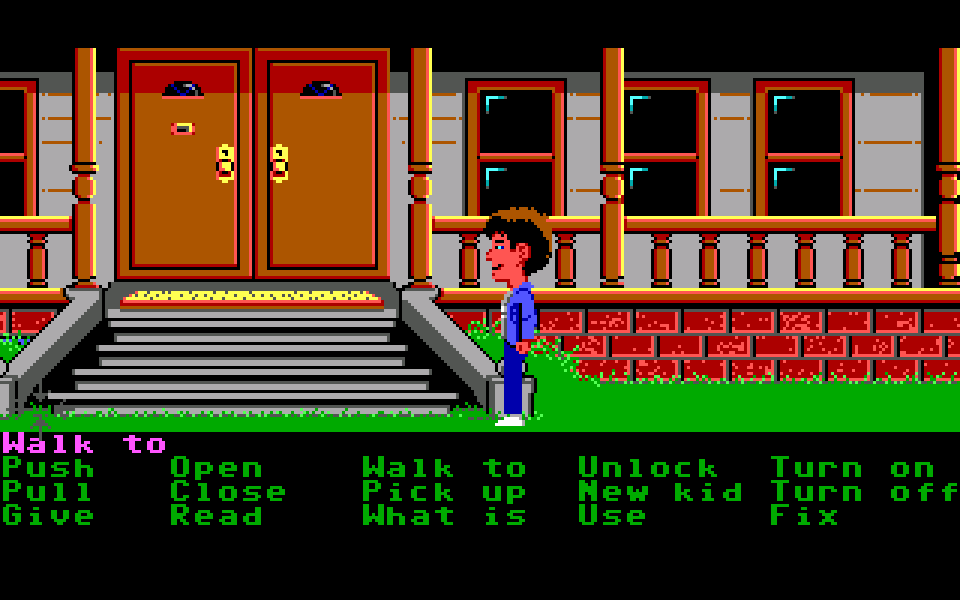This screenshot has height=600, width=960.
Task: Click the Give verb
Action: [x=48, y=516]
